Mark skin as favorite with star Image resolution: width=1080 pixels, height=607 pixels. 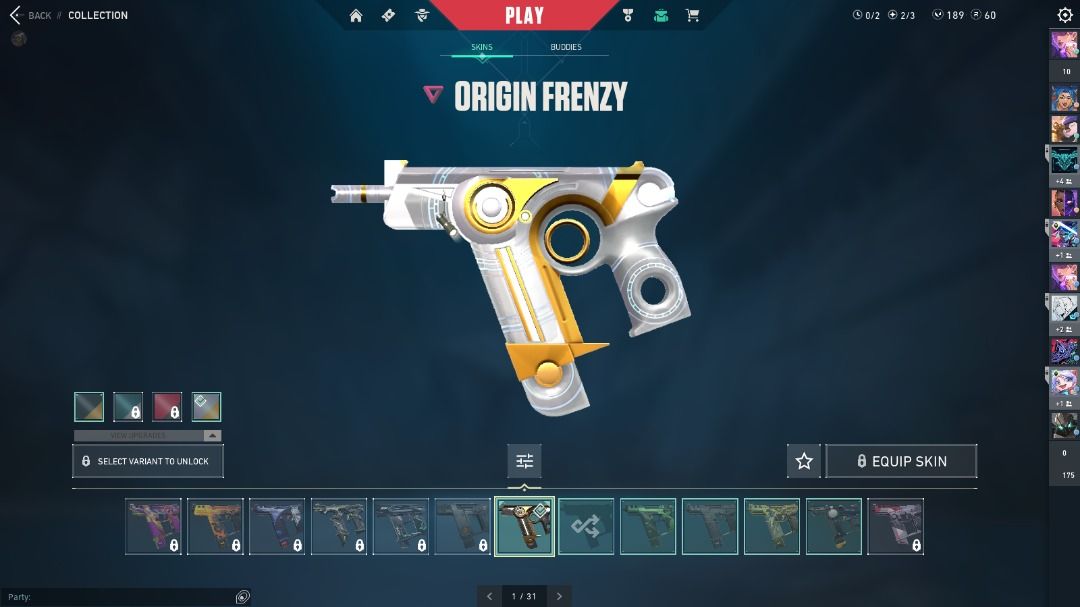coord(804,461)
